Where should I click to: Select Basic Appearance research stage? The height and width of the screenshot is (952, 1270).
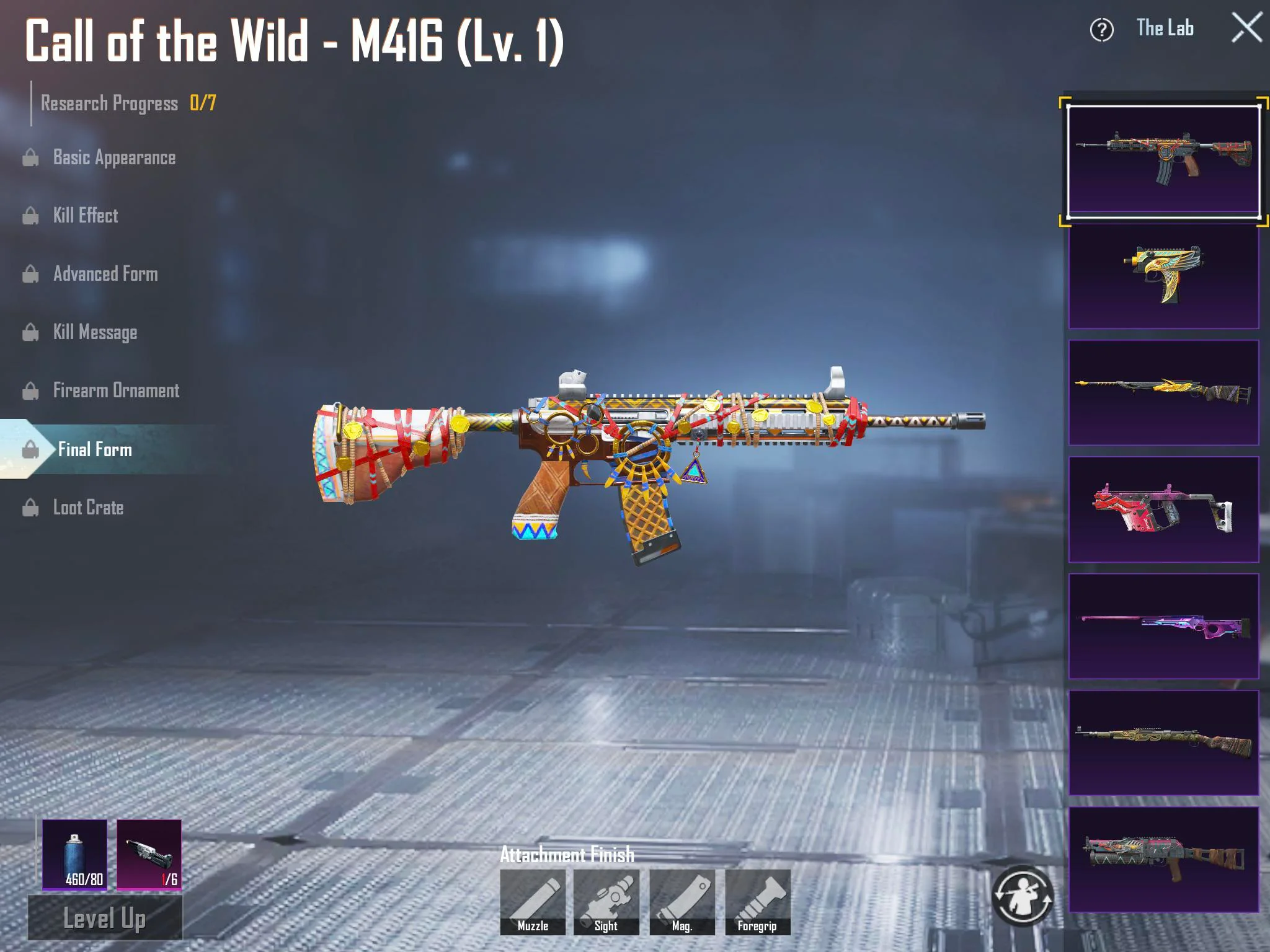pyautogui.click(x=114, y=157)
